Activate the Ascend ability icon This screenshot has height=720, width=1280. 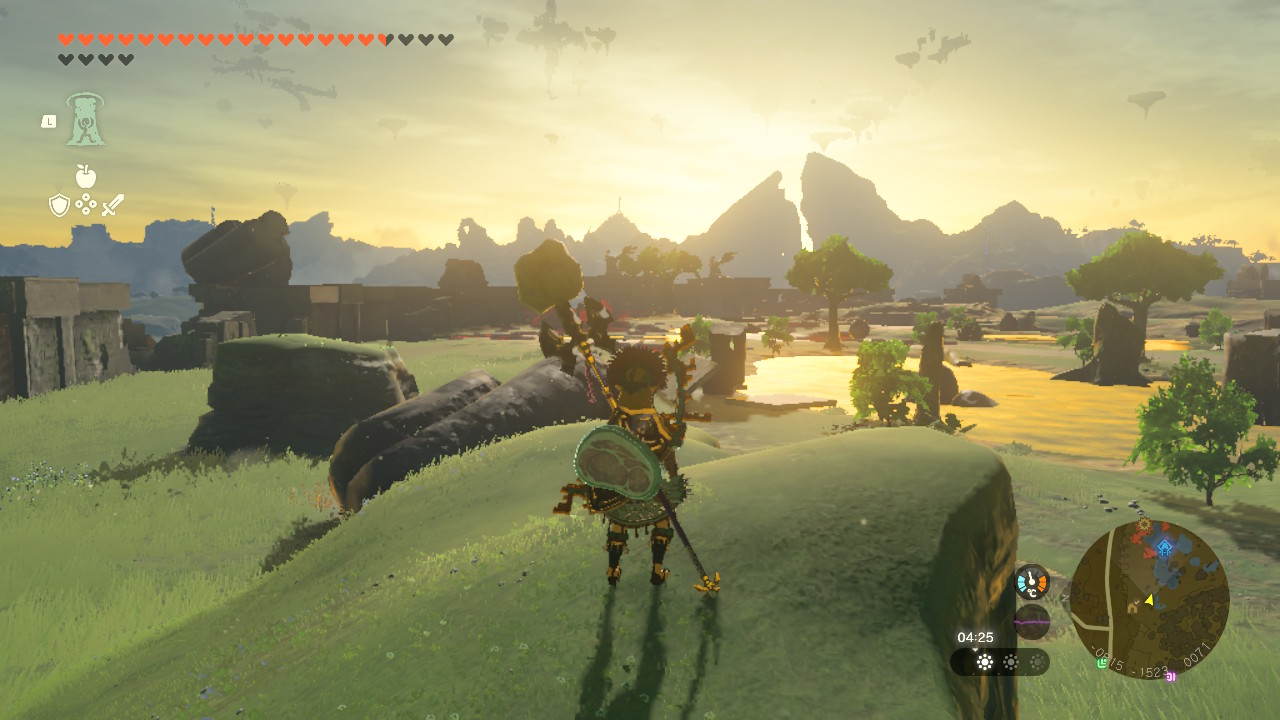85,120
